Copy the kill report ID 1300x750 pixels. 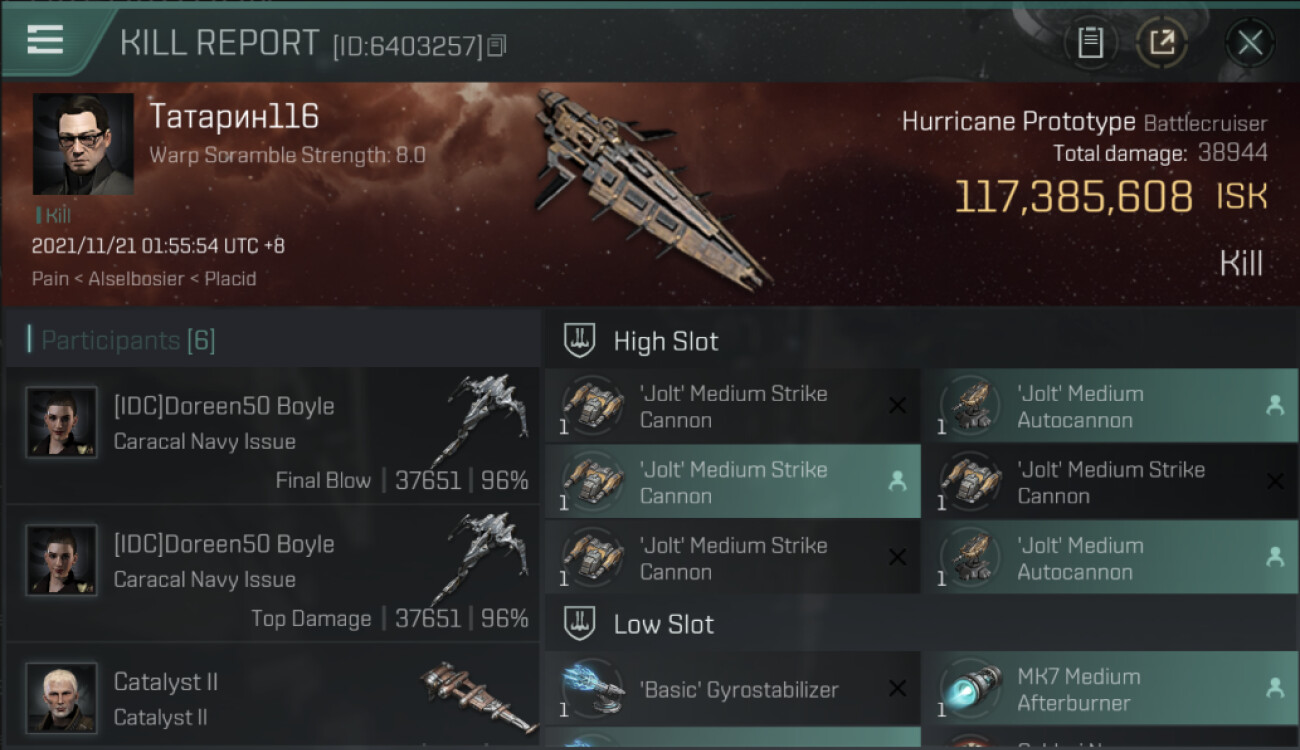[497, 45]
